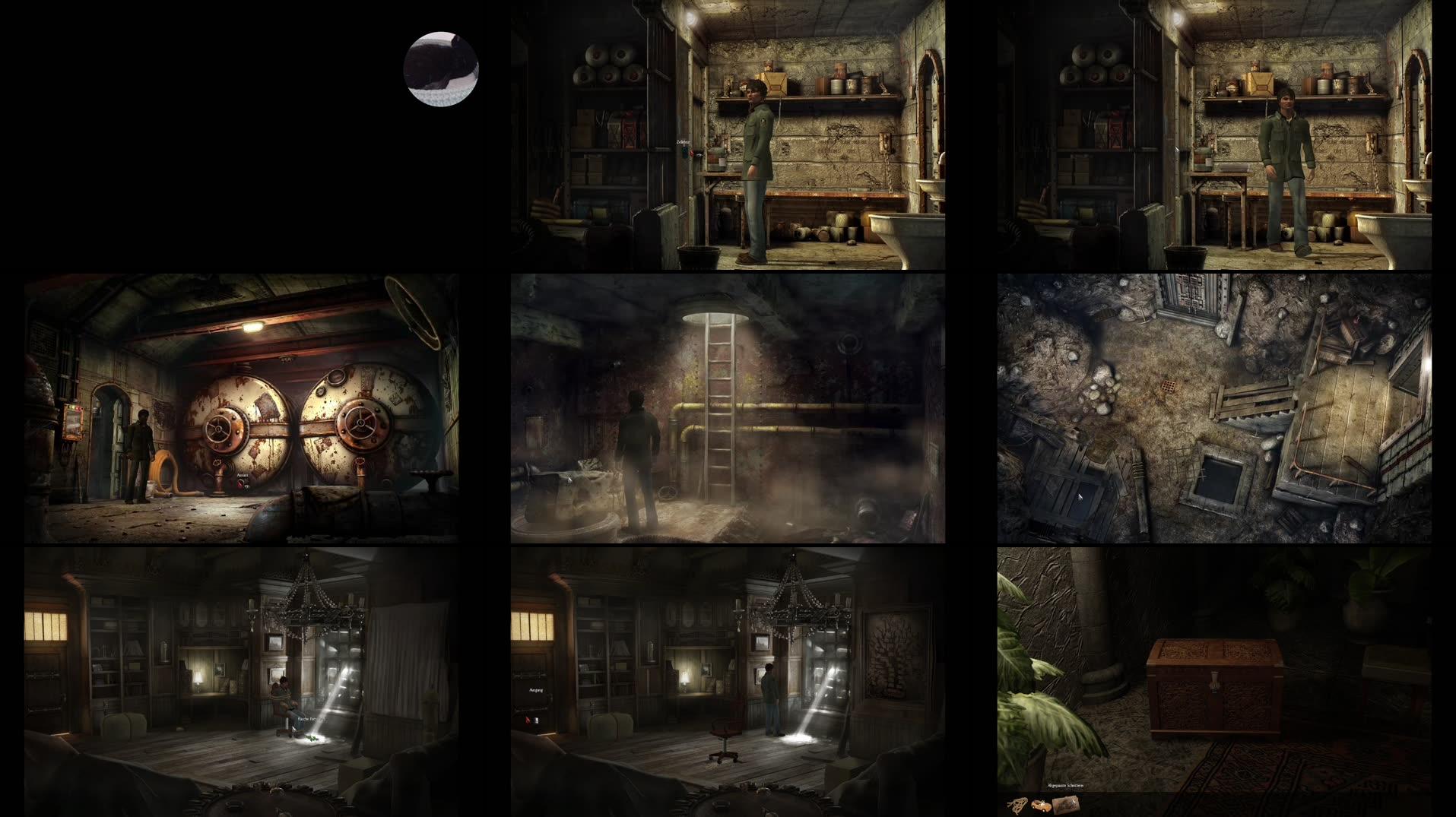Pick the small yellow item in the inventory

pos(1041,804)
